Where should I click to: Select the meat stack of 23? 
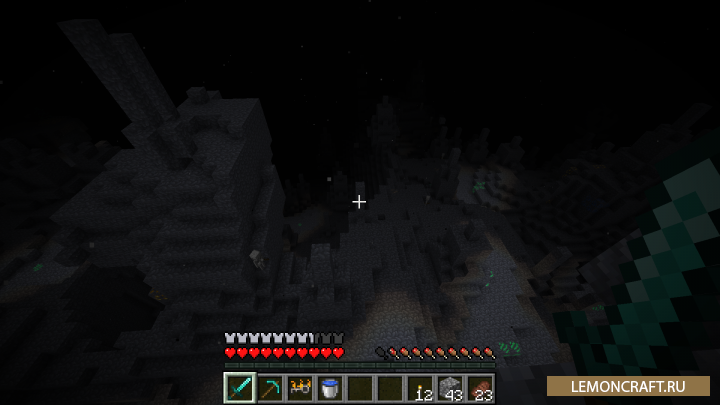[479, 388]
